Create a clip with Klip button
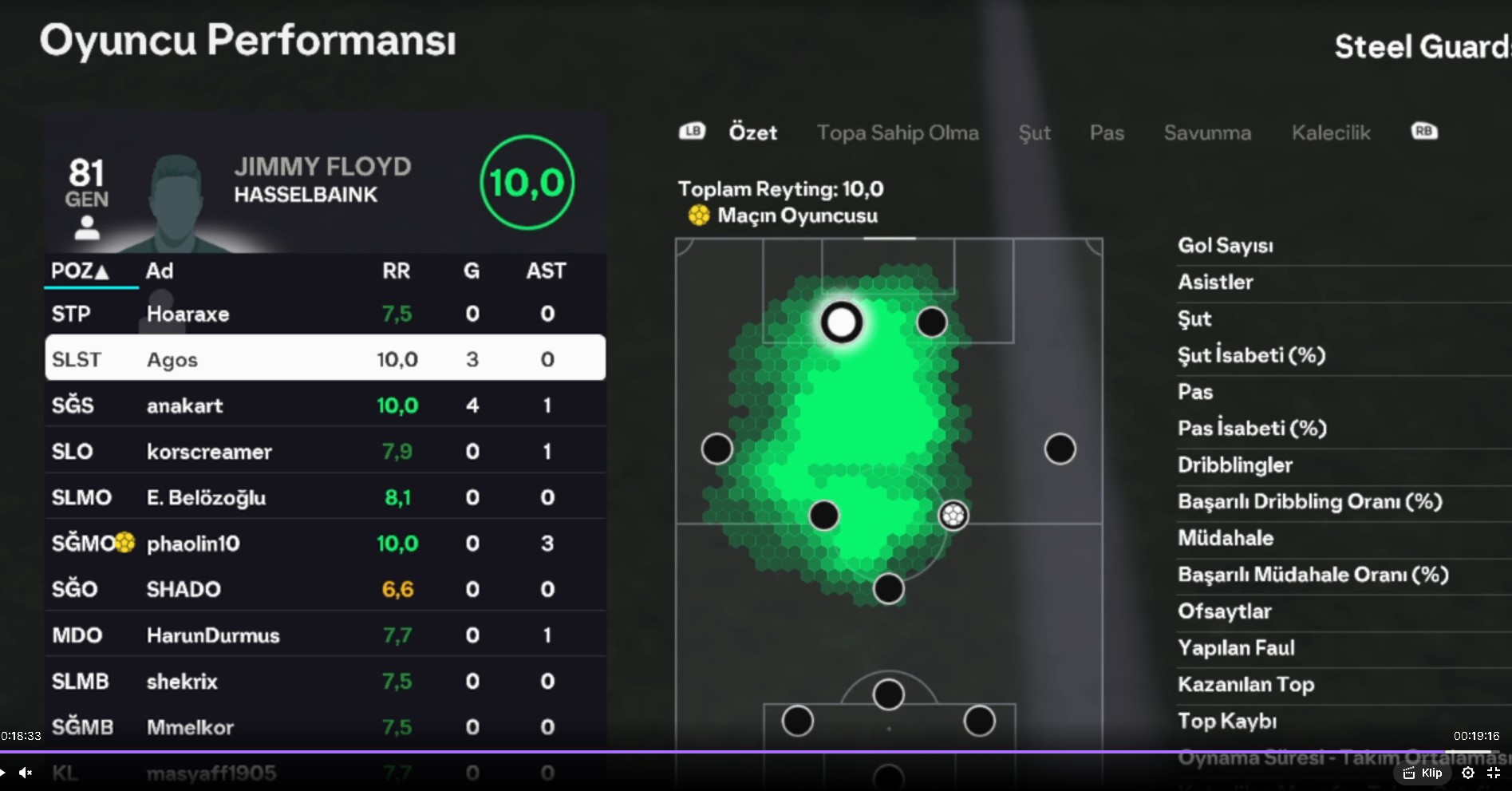 (x=1423, y=773)
